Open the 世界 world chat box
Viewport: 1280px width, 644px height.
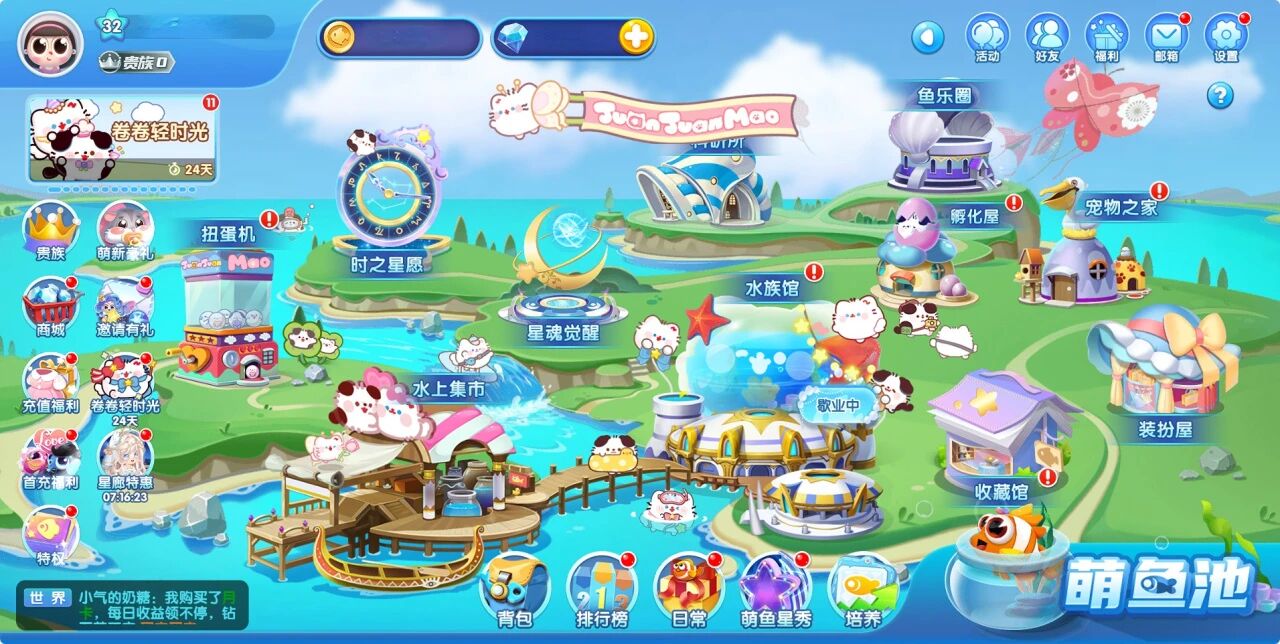132,606
